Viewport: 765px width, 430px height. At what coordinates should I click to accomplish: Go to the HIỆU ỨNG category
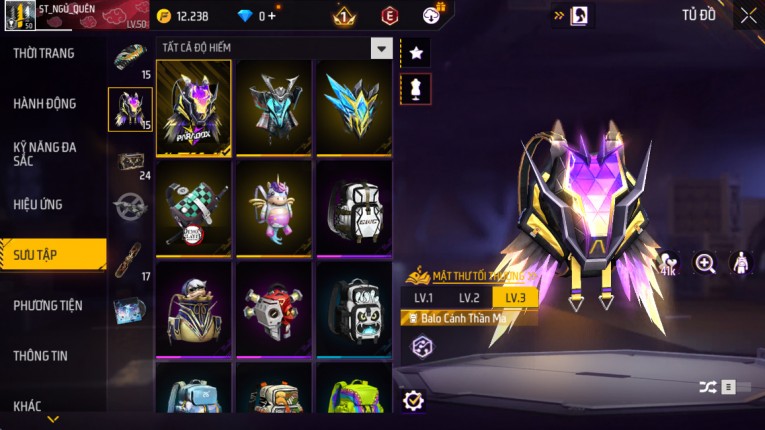(38, 204)
